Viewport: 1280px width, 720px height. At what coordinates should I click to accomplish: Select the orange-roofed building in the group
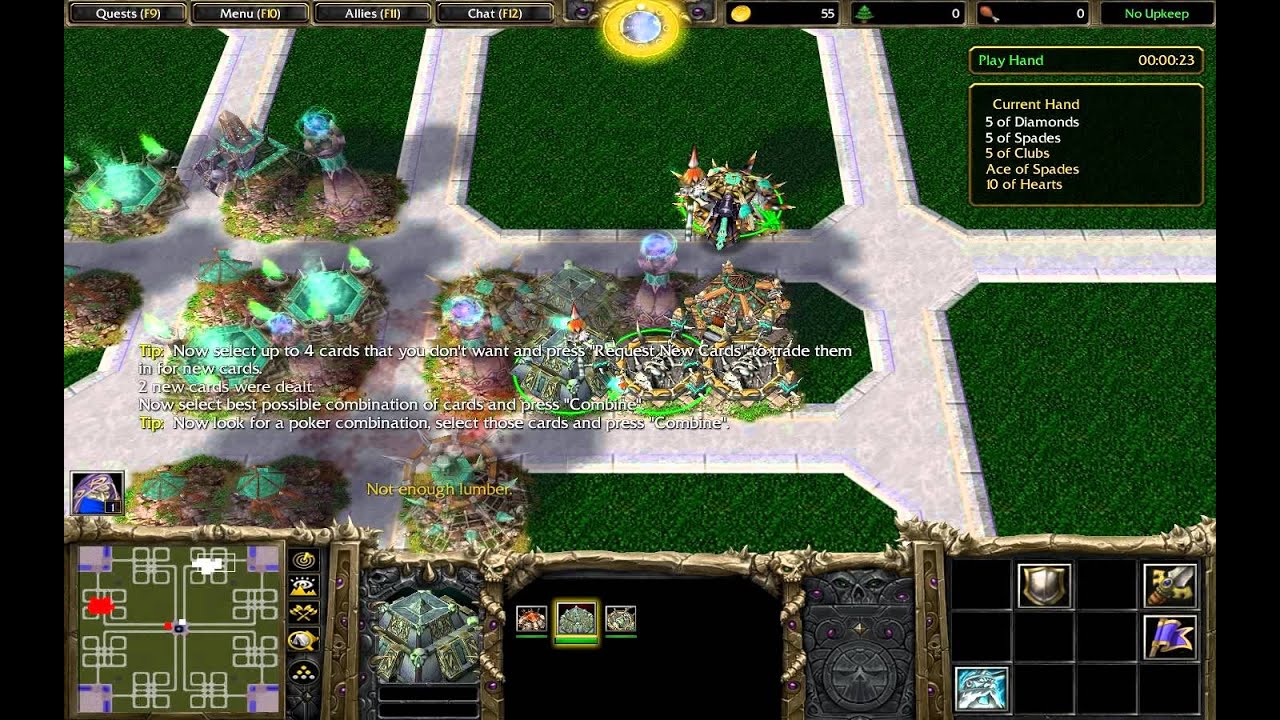coord(531,620)
